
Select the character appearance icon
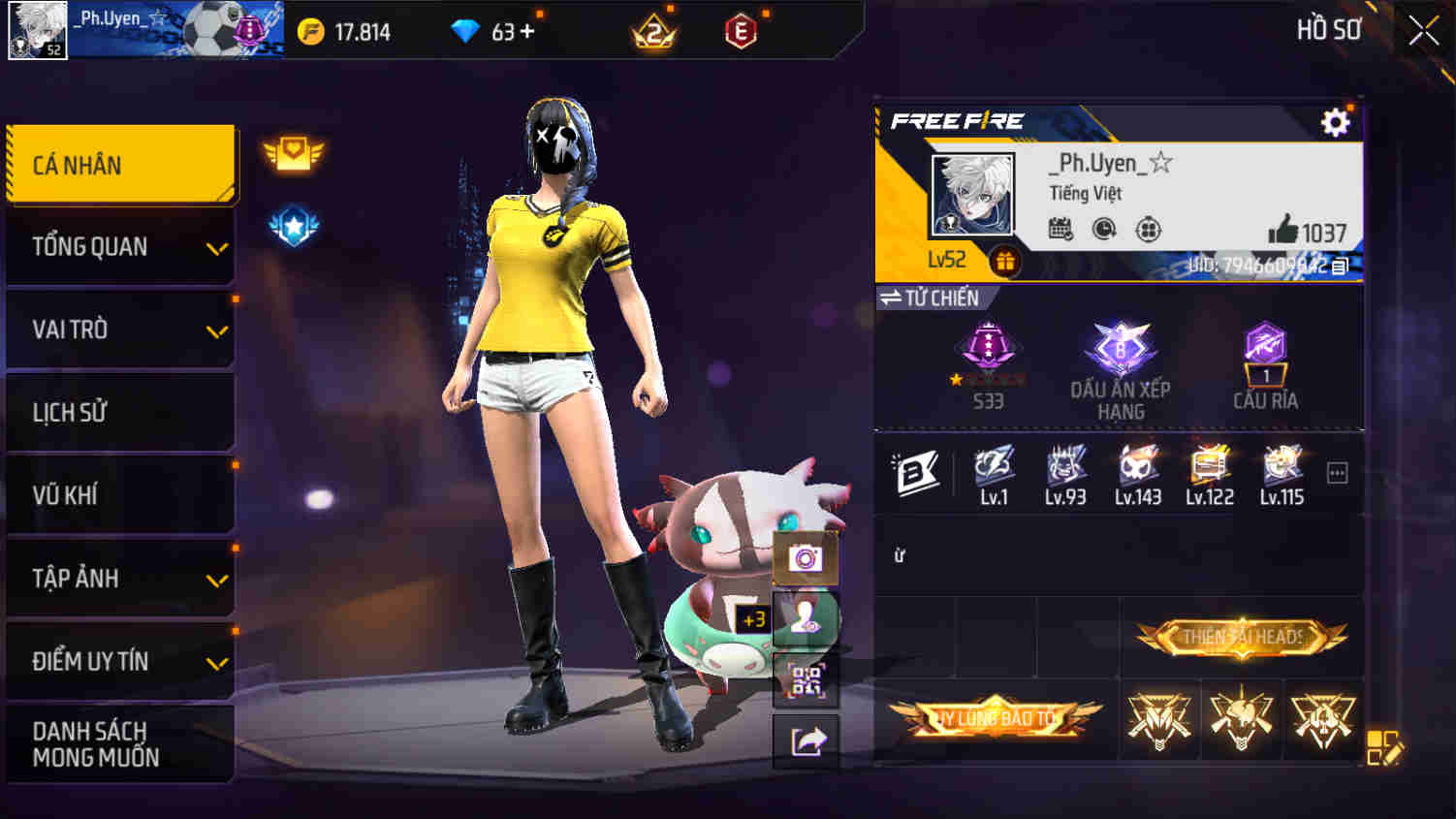tap(807, 617)
